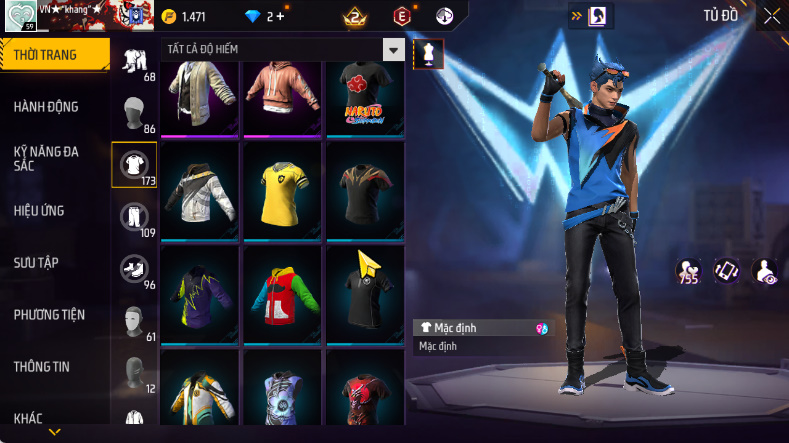Close the wardrobe with the X

772,16
